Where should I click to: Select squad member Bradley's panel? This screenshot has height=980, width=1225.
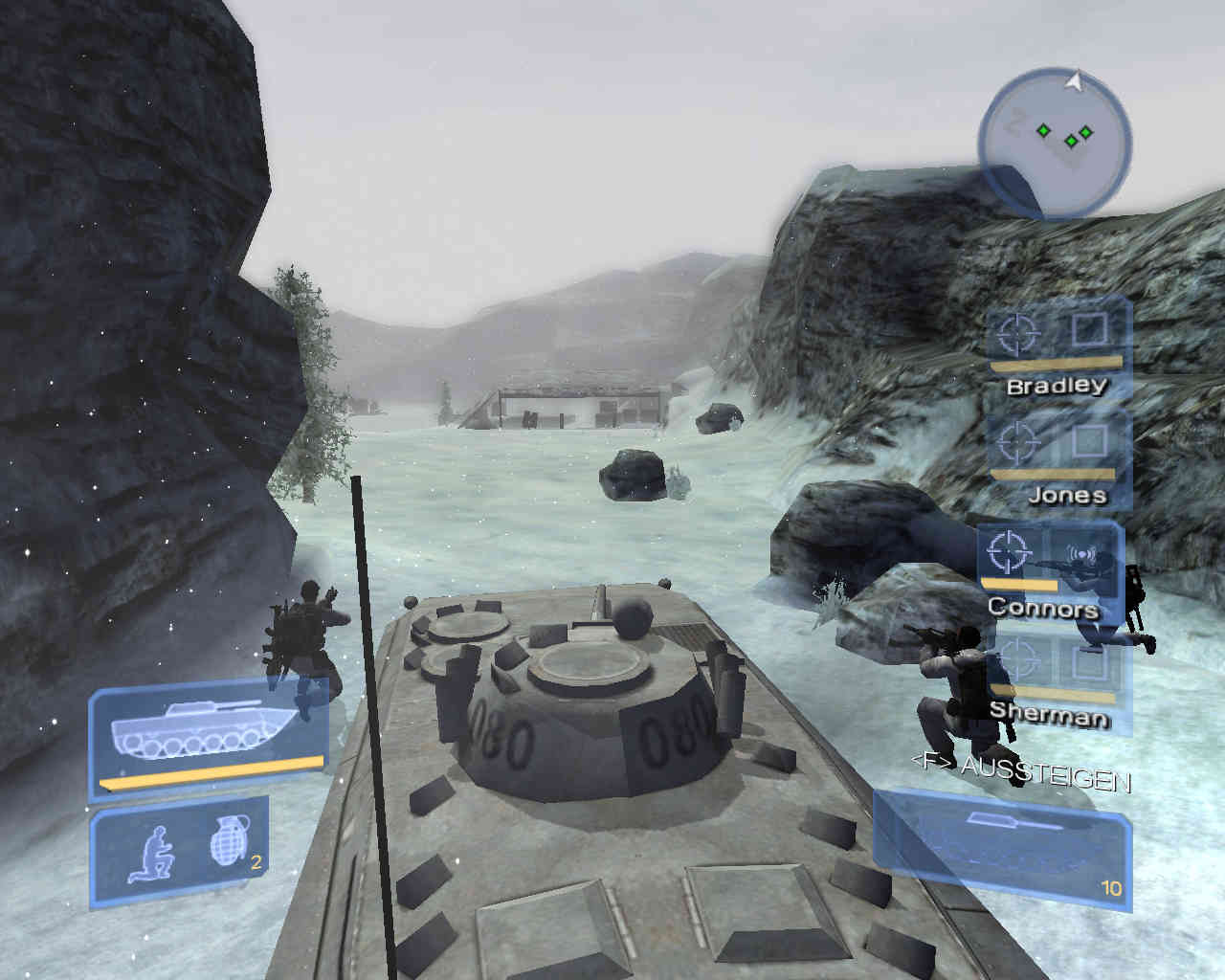(1057, 349)
